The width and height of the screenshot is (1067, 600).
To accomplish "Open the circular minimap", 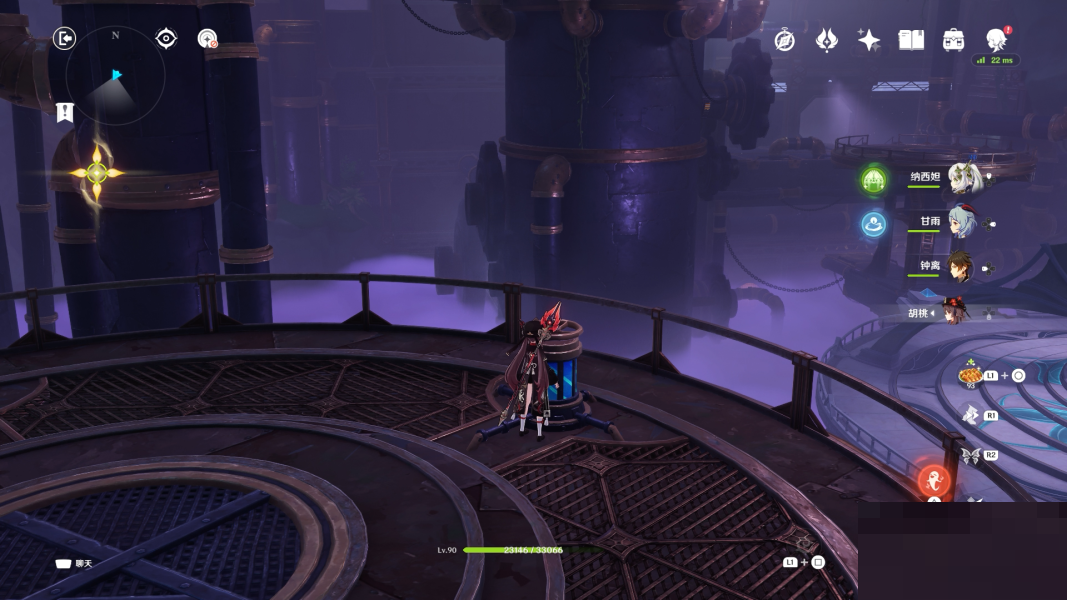I will tap(115, 75).
